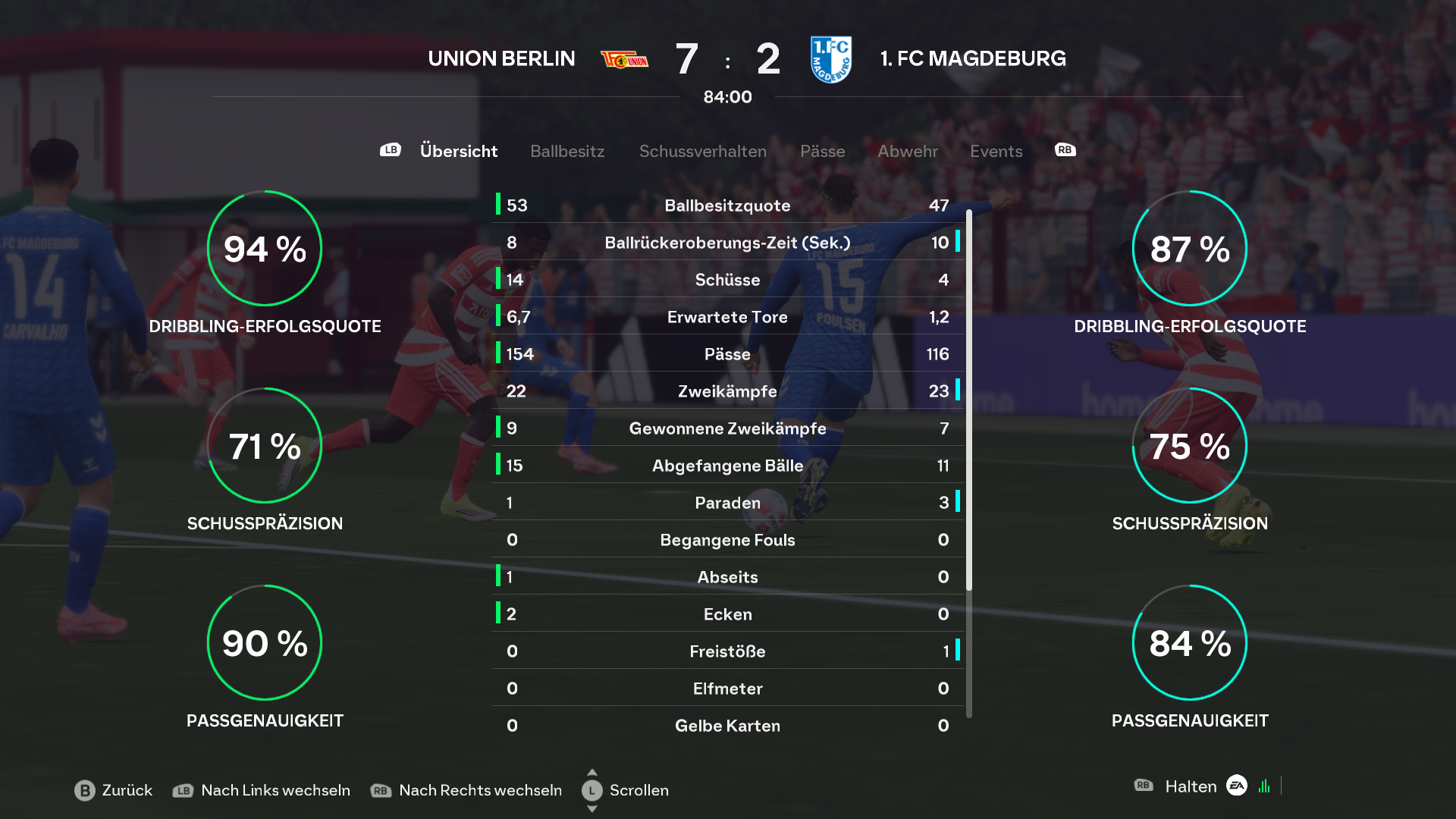Switch to the Abwehr tab
The width and height of the screenshot is (1456, 819).
coord(907,151)
